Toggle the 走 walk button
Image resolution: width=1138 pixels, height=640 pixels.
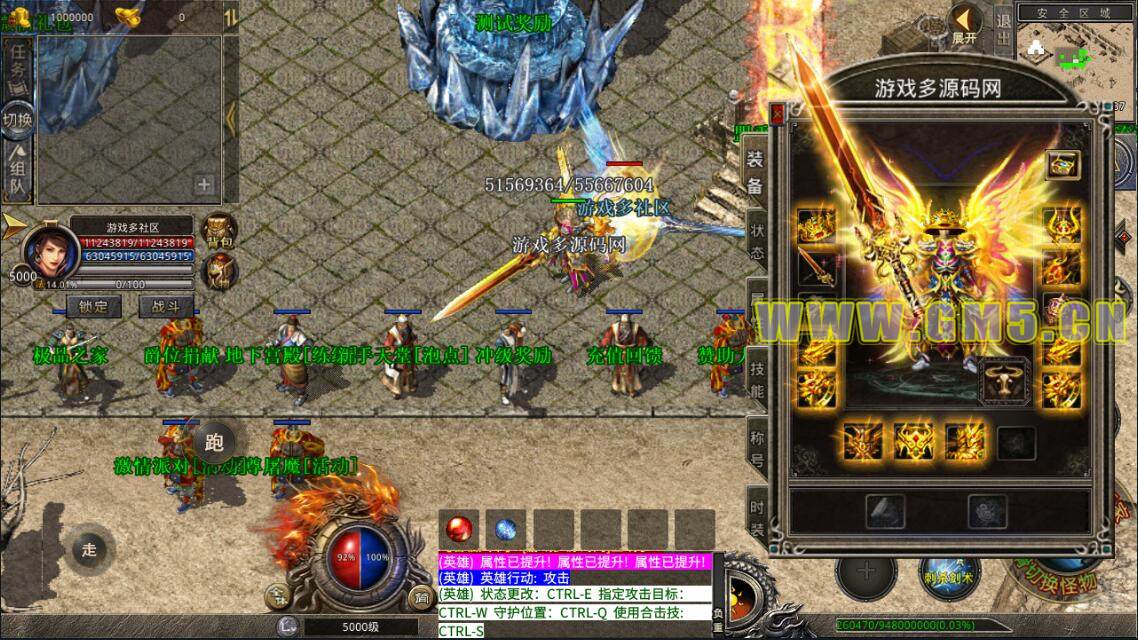pos(90,548)
